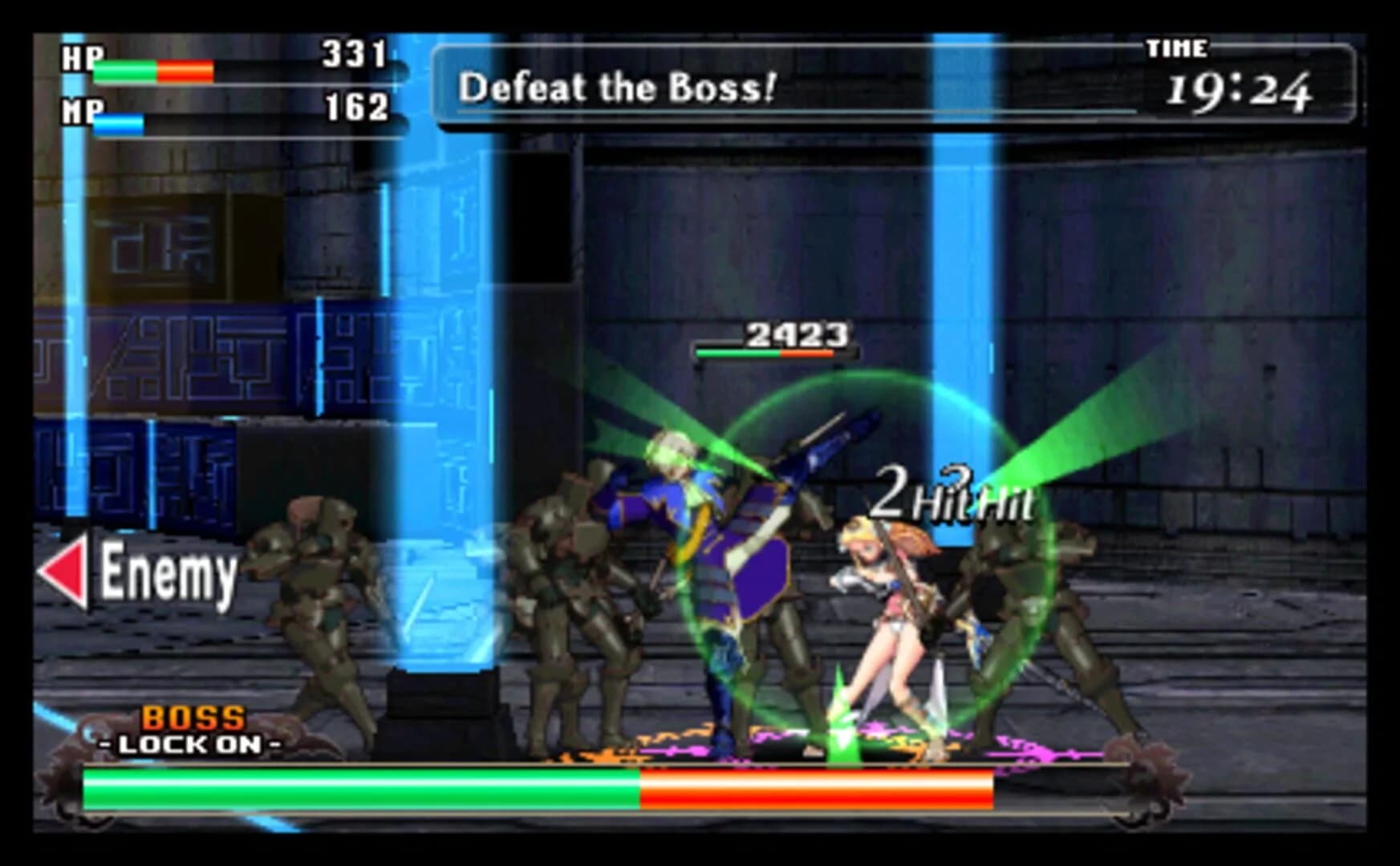Click the MP label icon in the HUD
This screenshot has width=1400, height=866.
[x=84, y=107]
